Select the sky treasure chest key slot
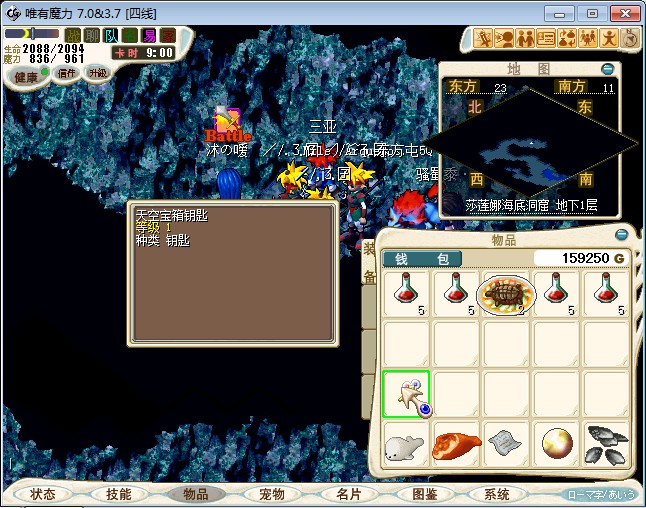 (406, 394)
